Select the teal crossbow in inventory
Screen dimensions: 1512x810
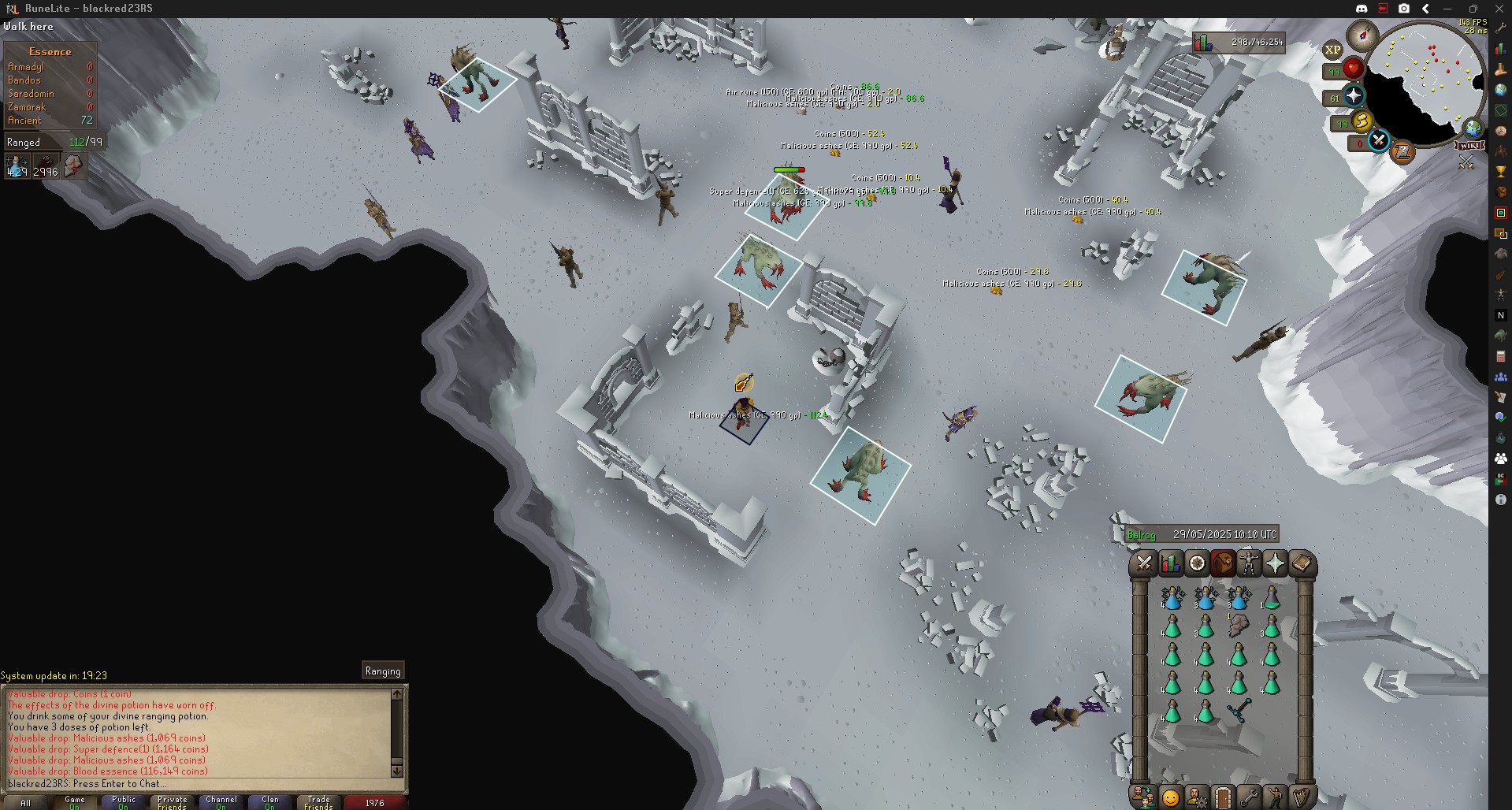coord(1238,712)
